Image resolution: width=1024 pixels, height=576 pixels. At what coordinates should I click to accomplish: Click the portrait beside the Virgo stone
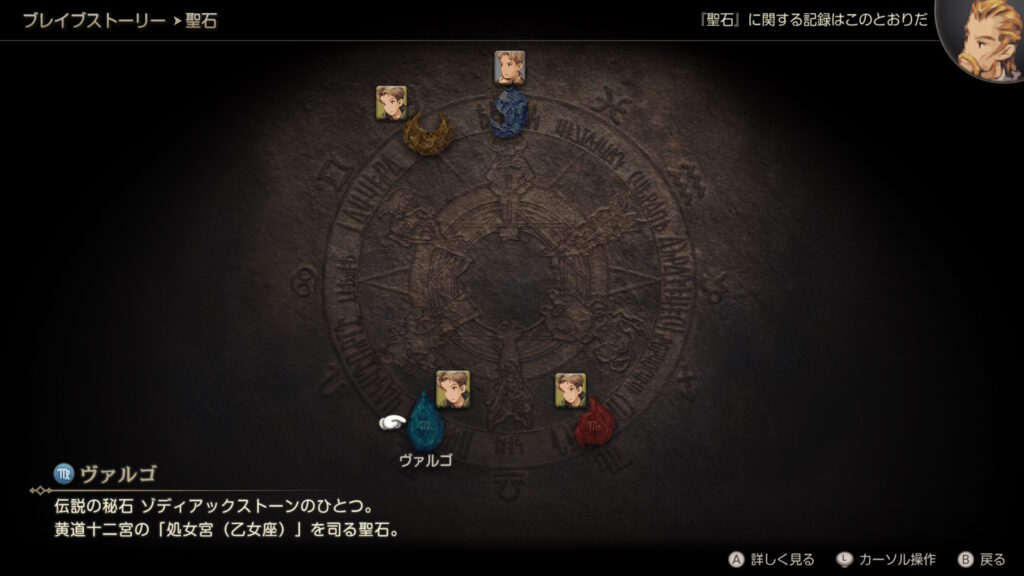[x=453, y=388]
